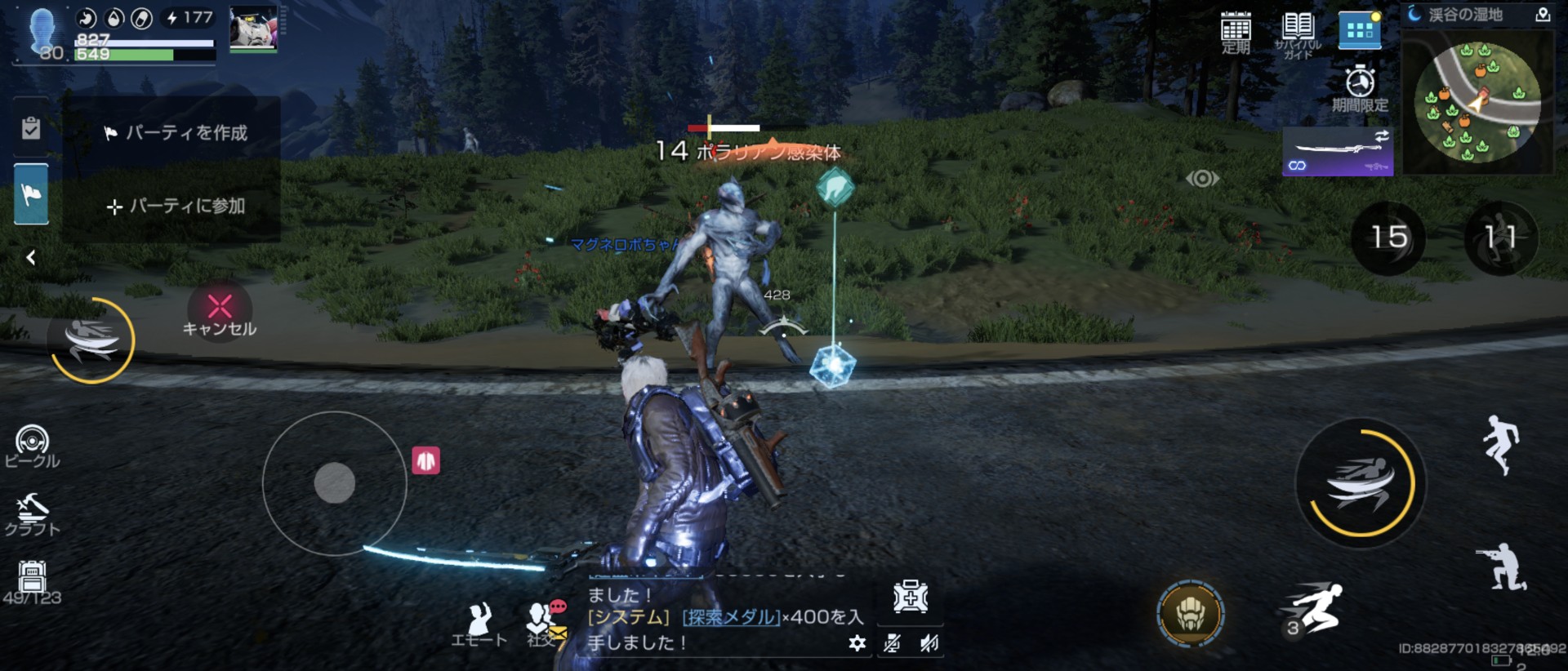The width and height of the screenshot is (1568, 671).
Task: Use the medkit healing item
Action: click(x=910, y=598)
